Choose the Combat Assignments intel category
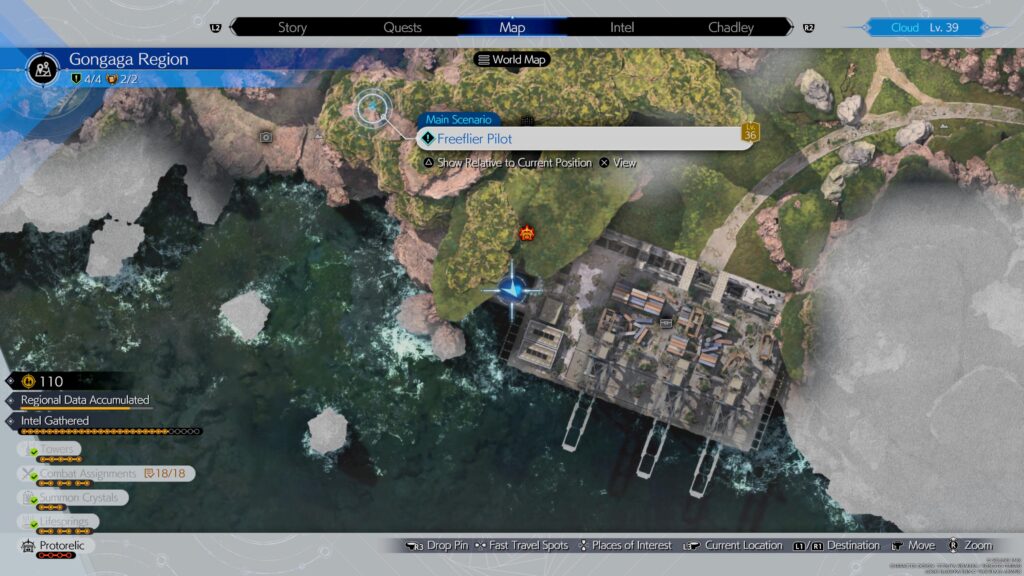Image resolution: width=1024 pixels, height=576 pixels. [87, 473]
